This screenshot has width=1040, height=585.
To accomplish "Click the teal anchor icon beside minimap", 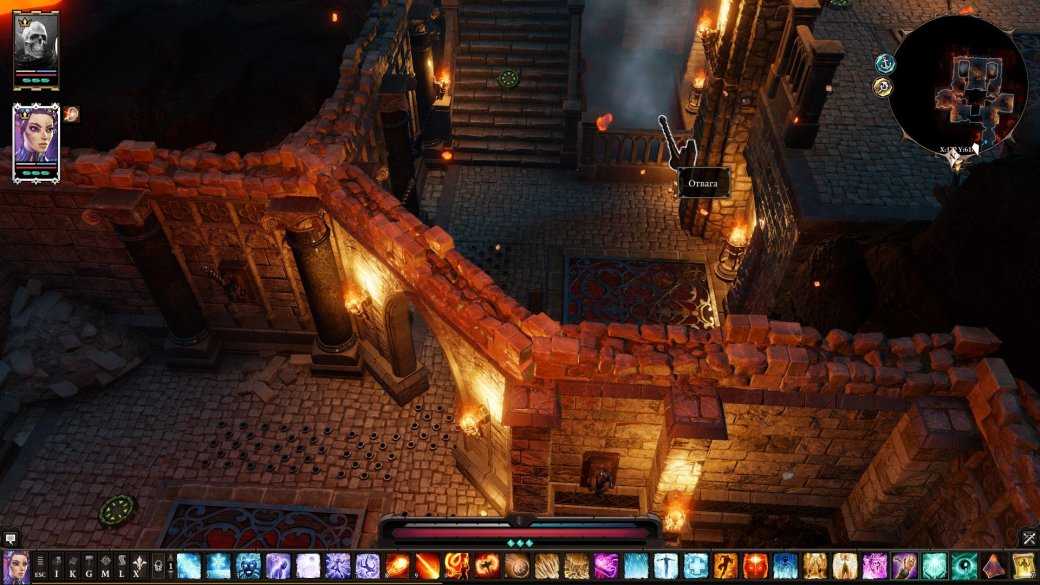I will point(882,64).
